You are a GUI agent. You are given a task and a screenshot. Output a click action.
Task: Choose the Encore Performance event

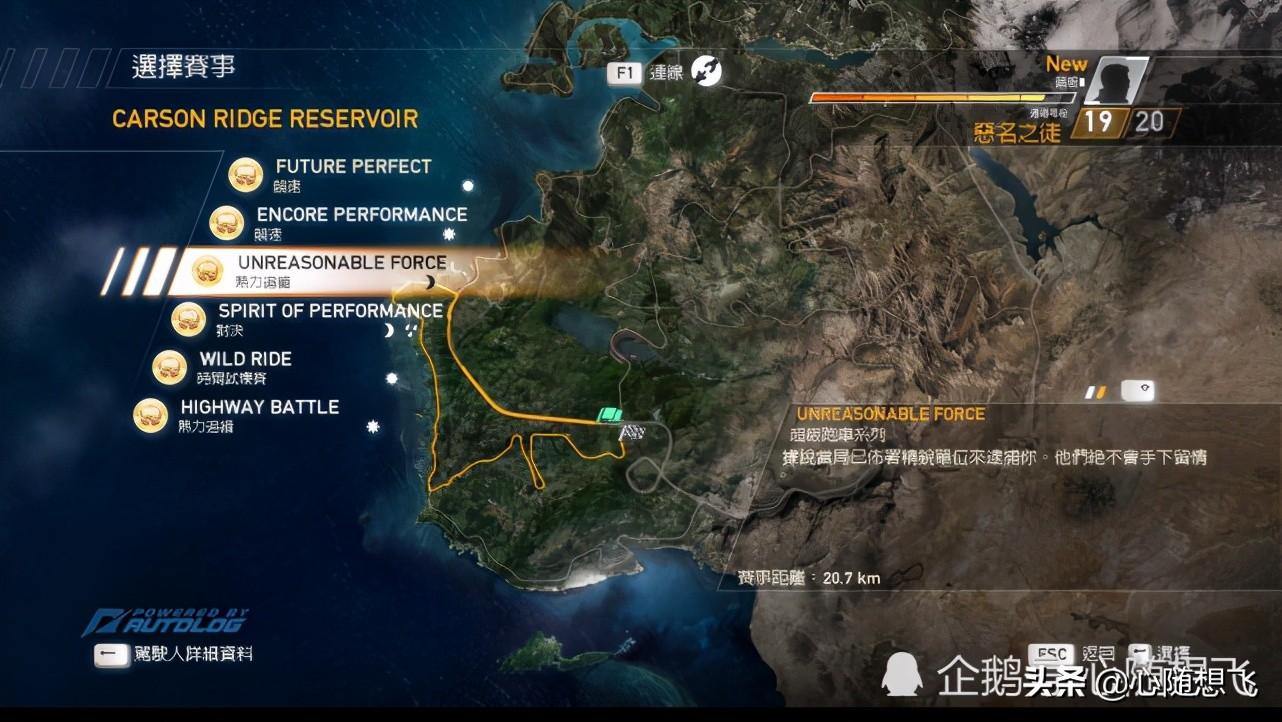coord(361,215)
